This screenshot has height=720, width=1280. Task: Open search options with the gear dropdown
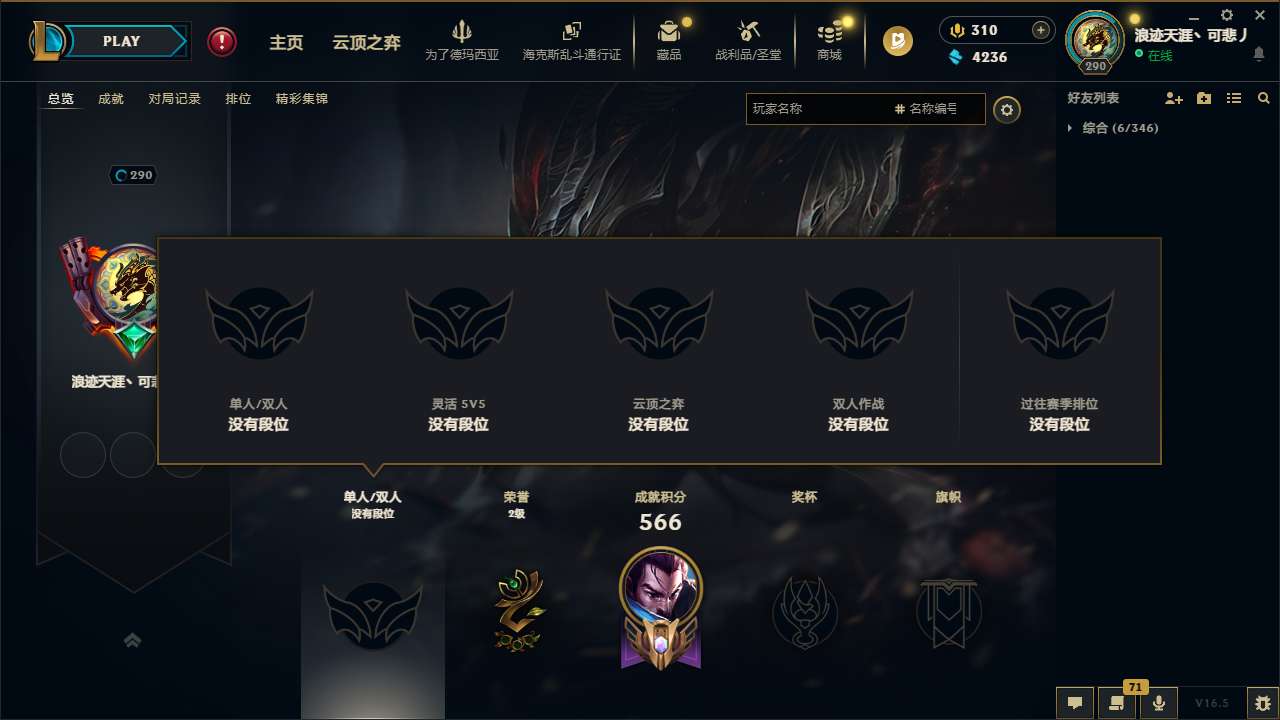[1007, 109]
